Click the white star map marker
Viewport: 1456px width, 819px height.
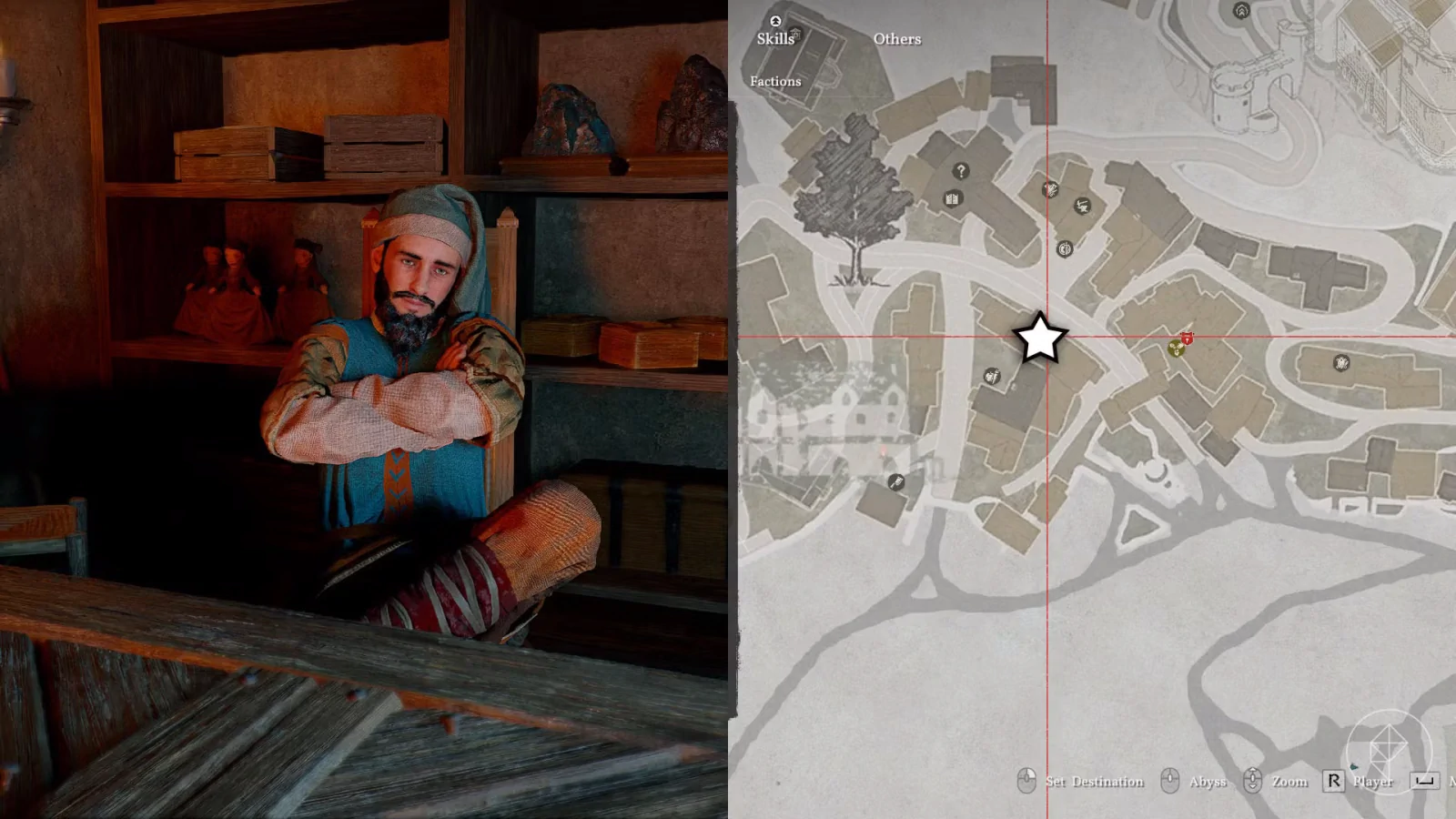[x=1039, y=338]
